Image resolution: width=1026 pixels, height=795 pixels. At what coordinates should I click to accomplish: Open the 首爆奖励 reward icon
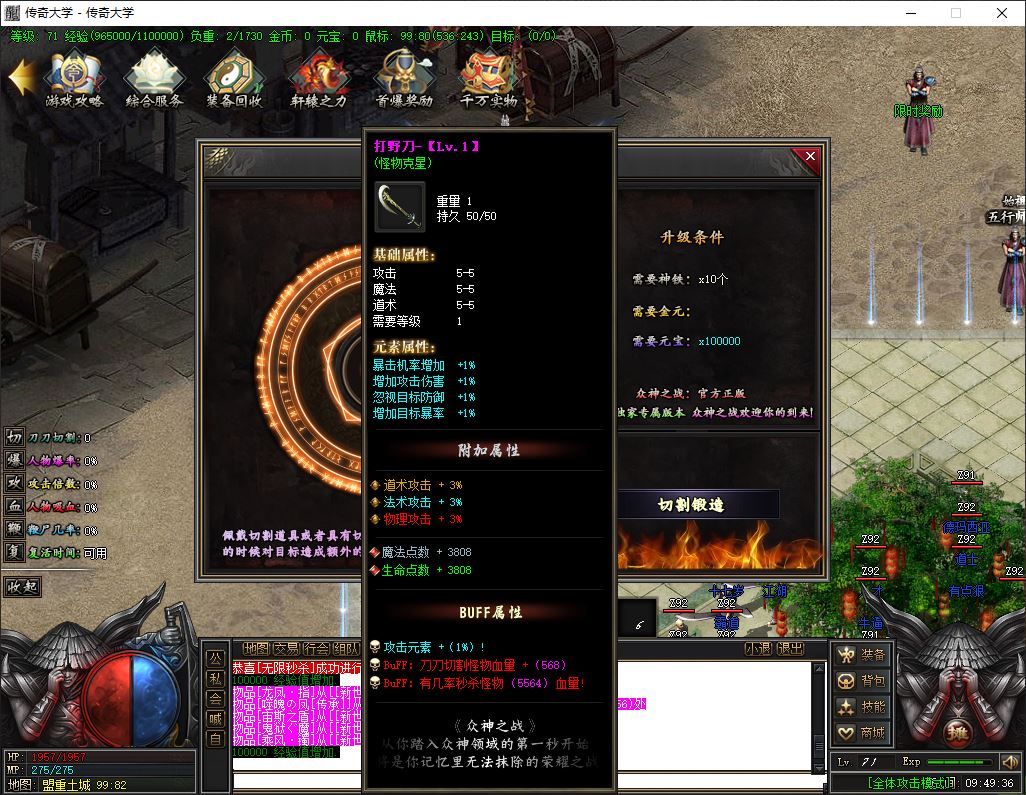click(404, 78)
